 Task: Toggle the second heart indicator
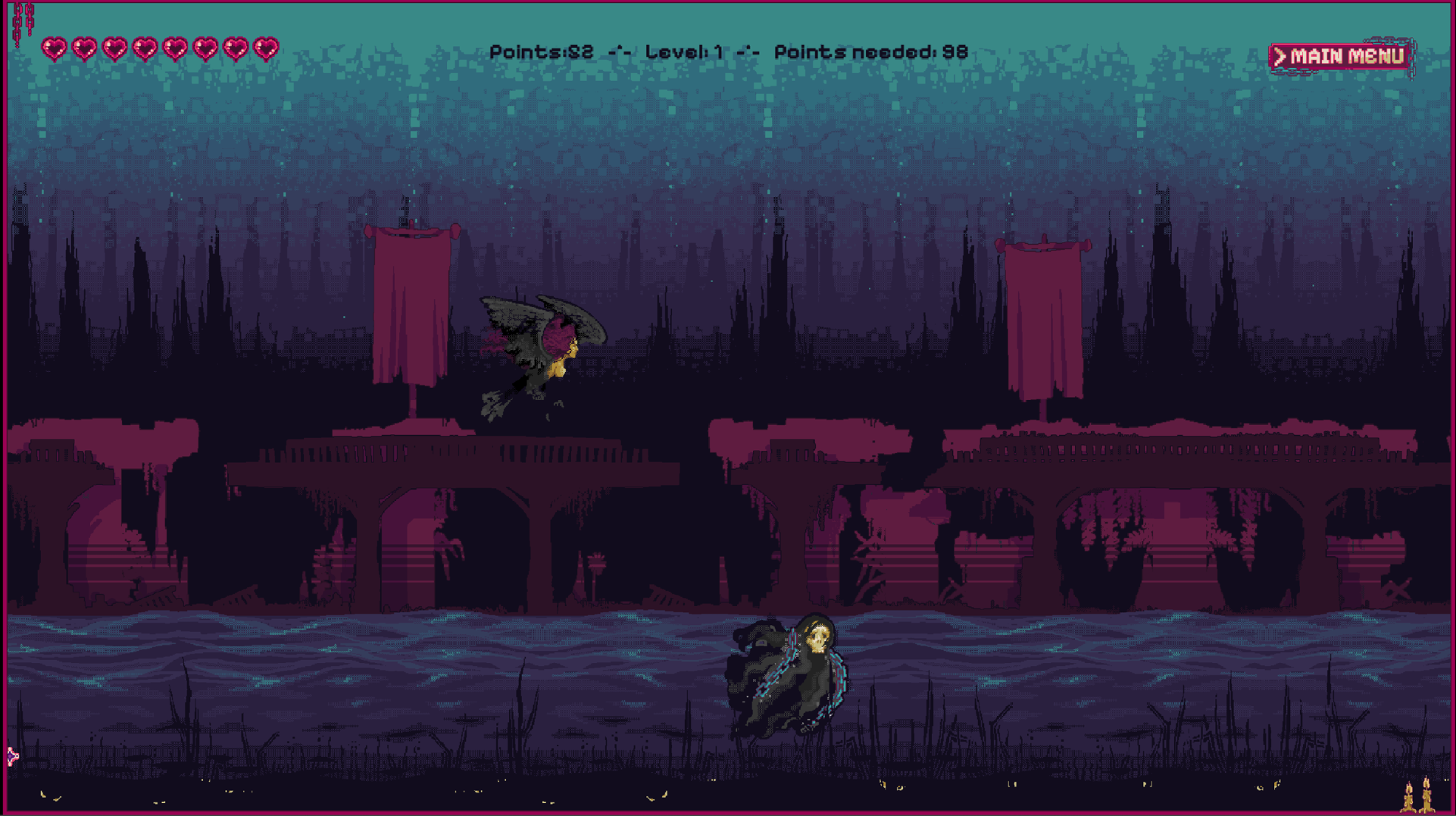click(x=84, y=47)
